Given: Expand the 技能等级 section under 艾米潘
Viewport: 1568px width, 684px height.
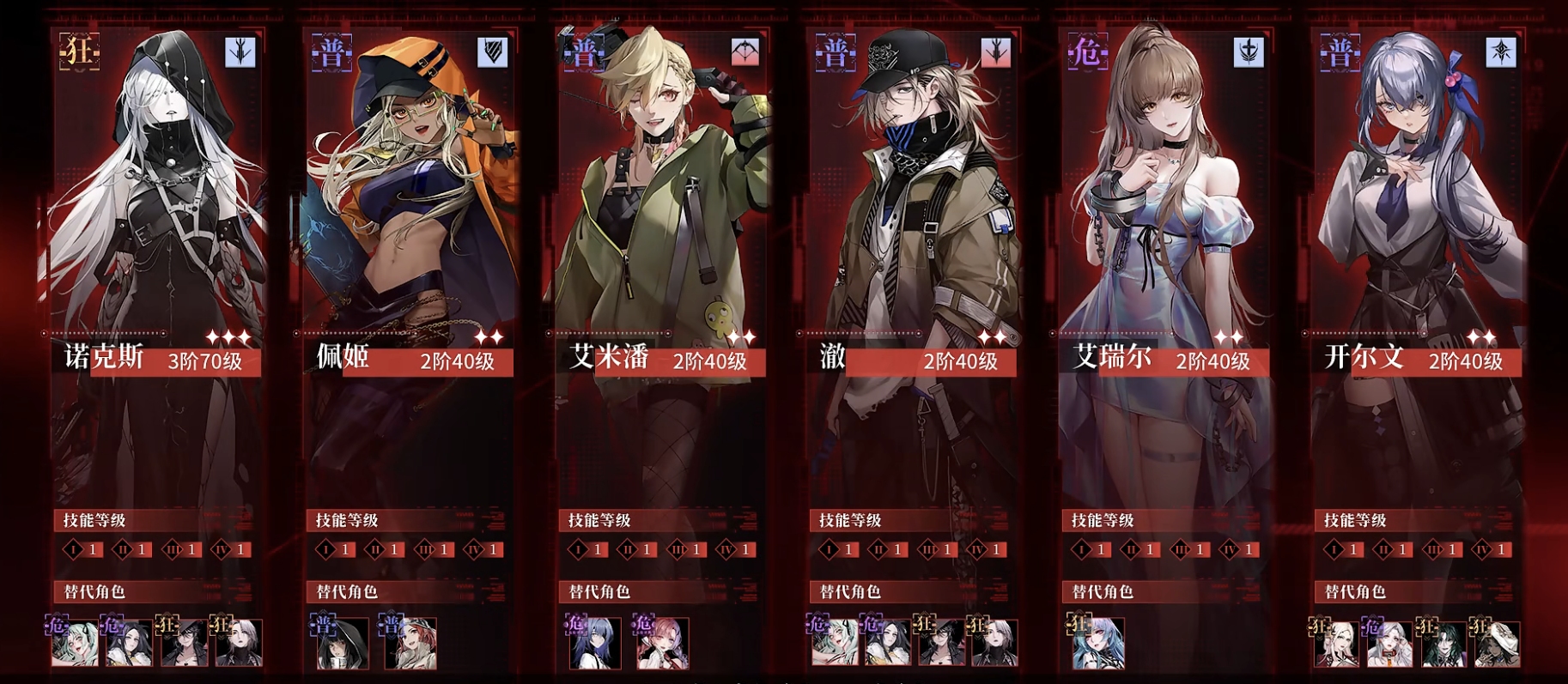Looking at the screenshot, I should (599, 518).
